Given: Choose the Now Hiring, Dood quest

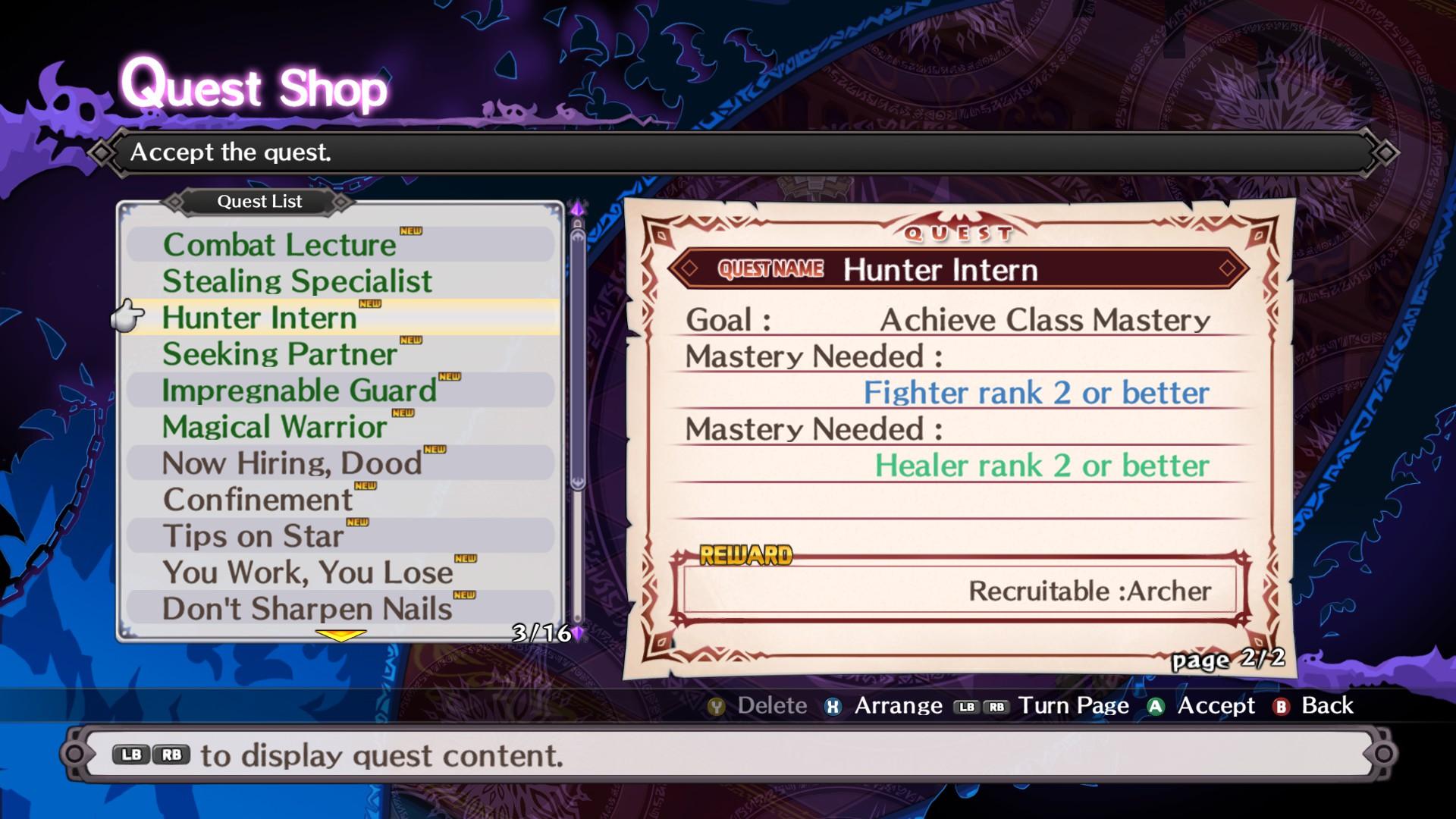Looking at the screenshot, I should (292, 463).
